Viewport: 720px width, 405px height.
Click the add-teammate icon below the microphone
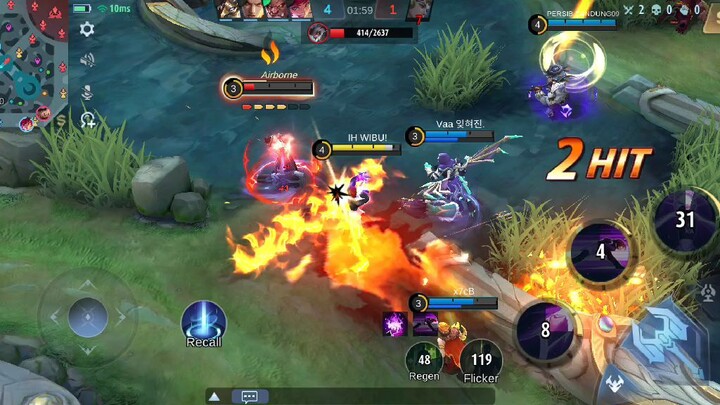pyautogui.click(x=88, y=120)
